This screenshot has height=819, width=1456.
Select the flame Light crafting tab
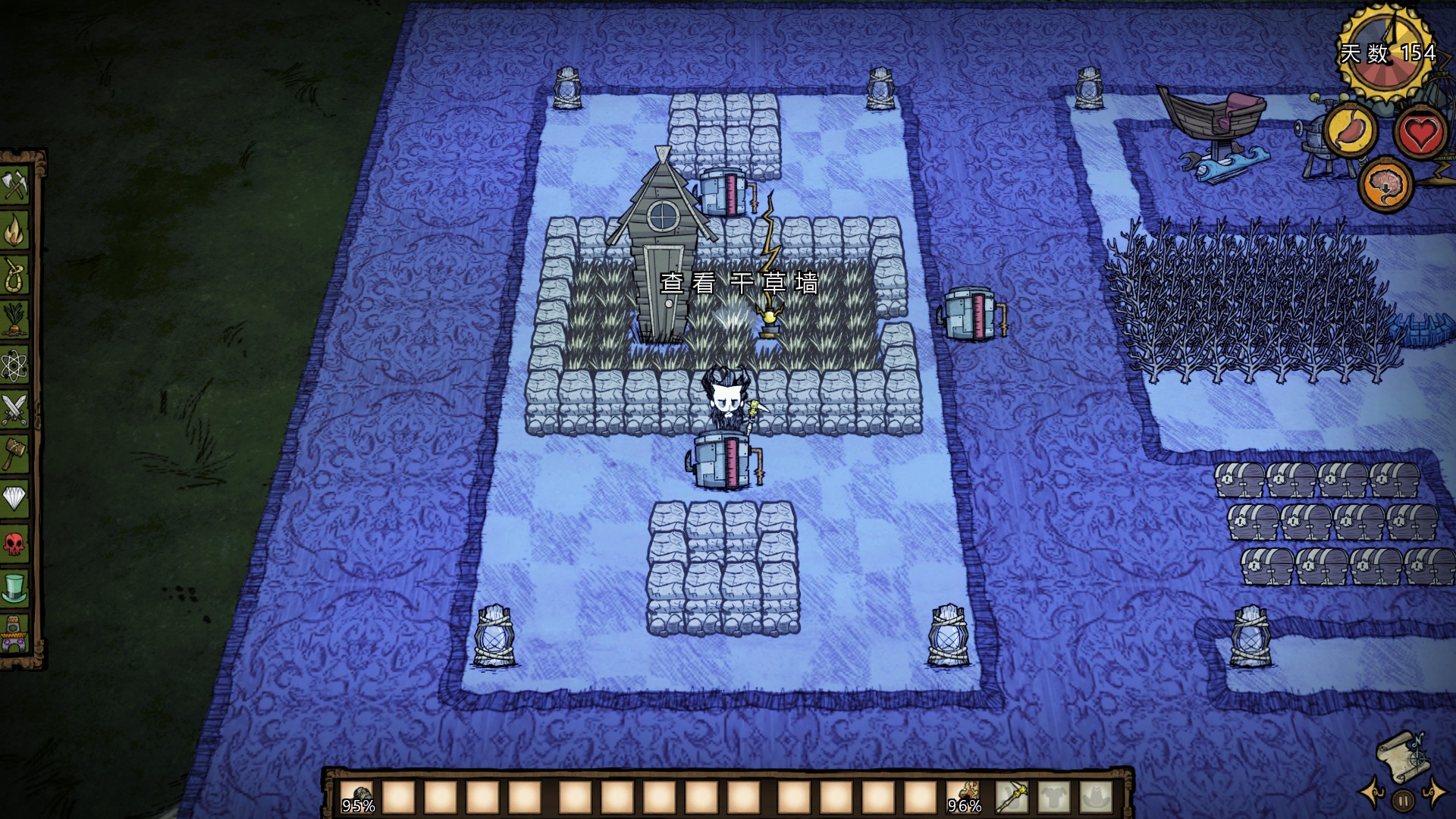(x=15, y=230)
